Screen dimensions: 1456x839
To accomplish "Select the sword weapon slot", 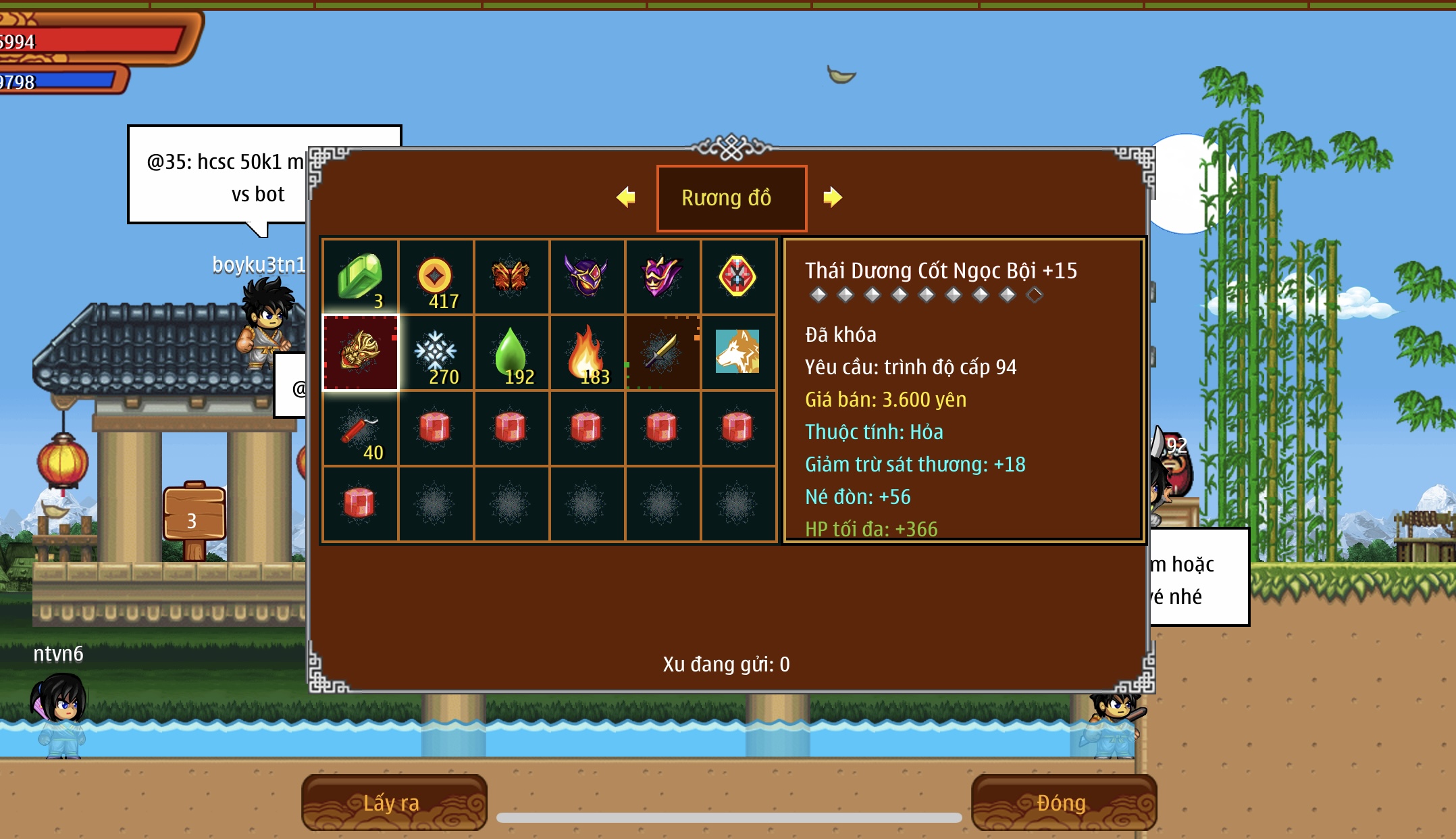I will coord(662,352).
